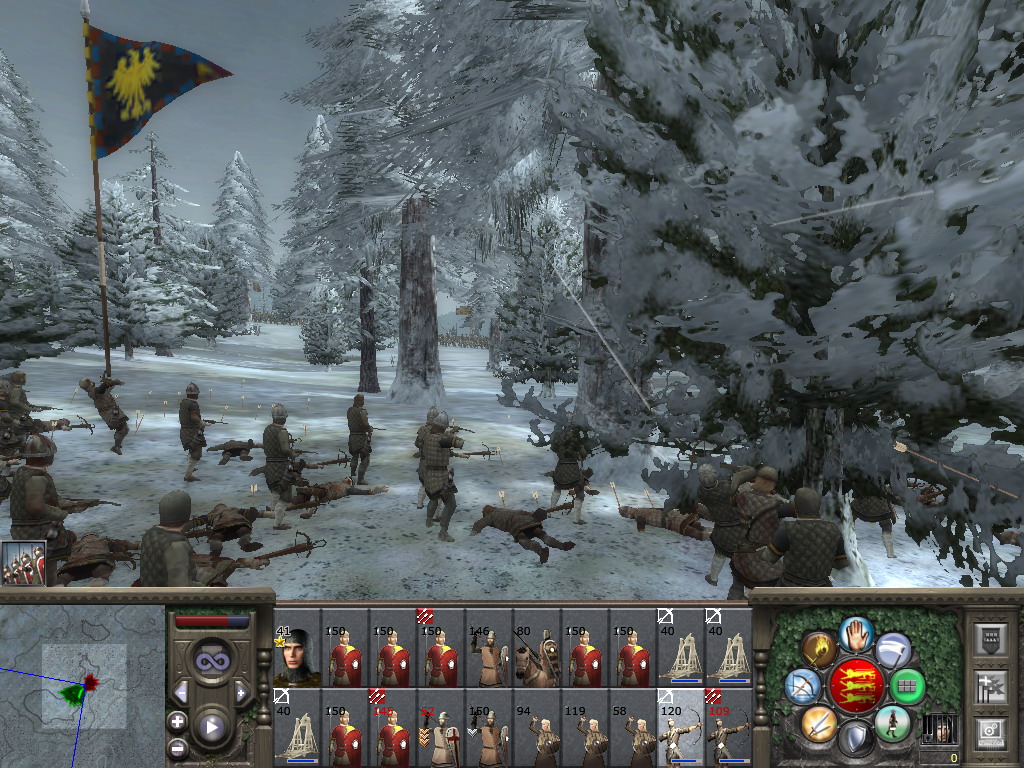
Task: Change formation using the green grid icon
Action: click(907, 687)
